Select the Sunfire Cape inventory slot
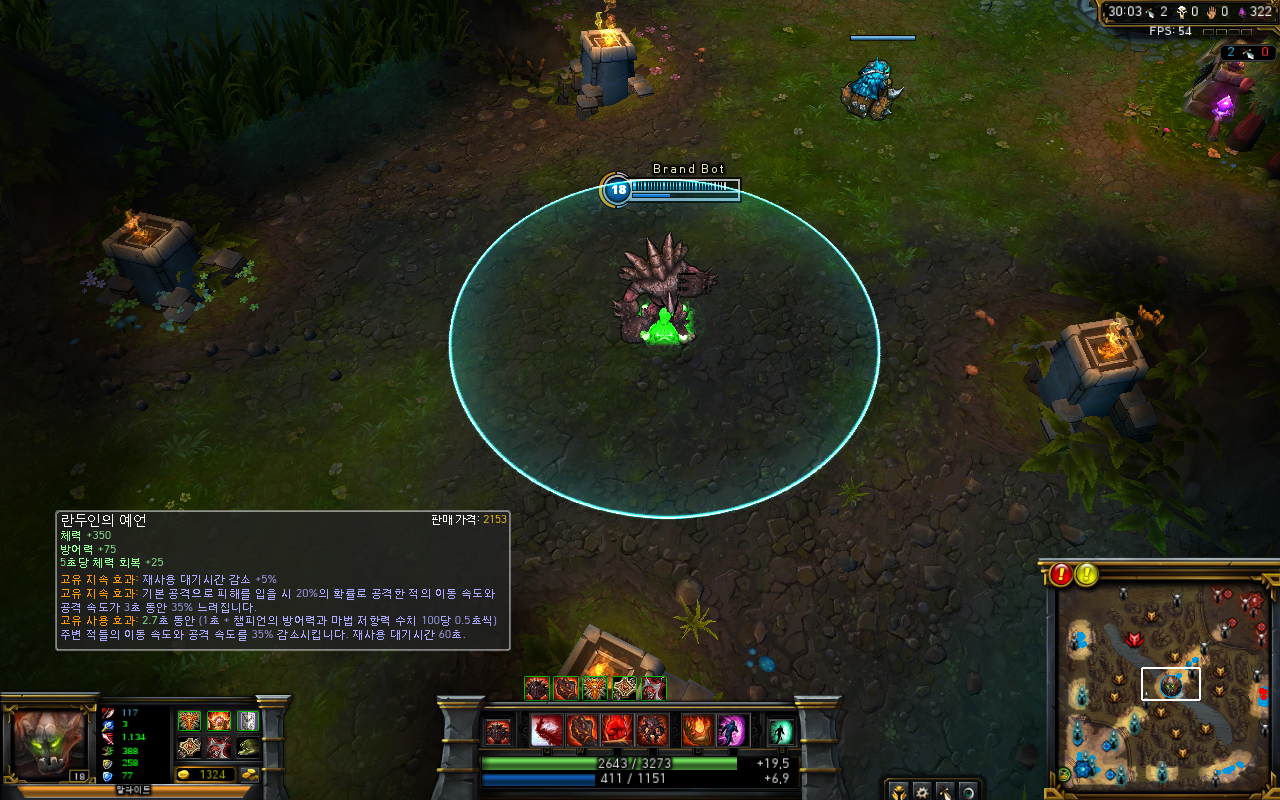 point(219,721)
